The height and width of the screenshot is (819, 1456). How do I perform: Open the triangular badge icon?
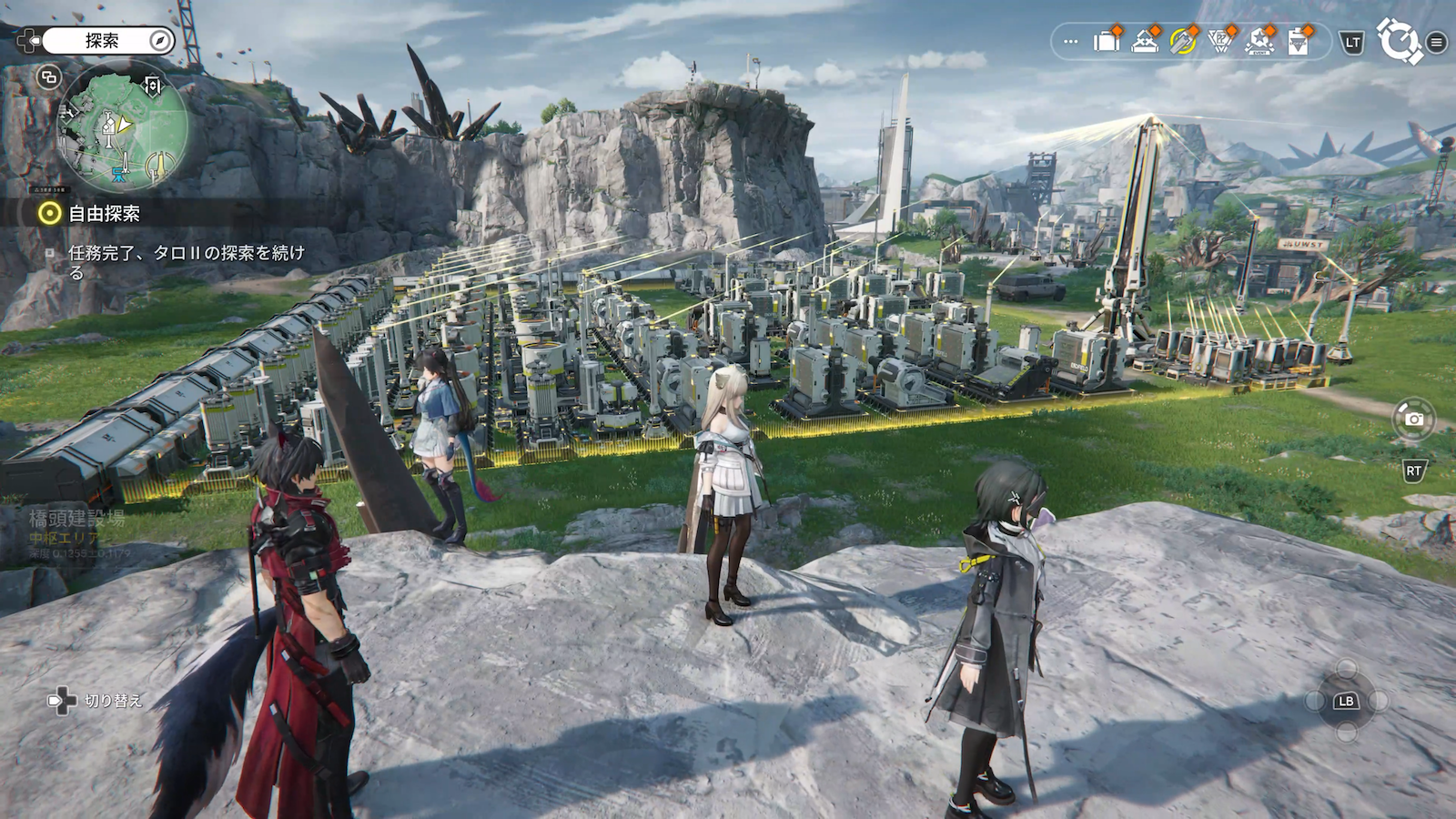point(1220,41)
